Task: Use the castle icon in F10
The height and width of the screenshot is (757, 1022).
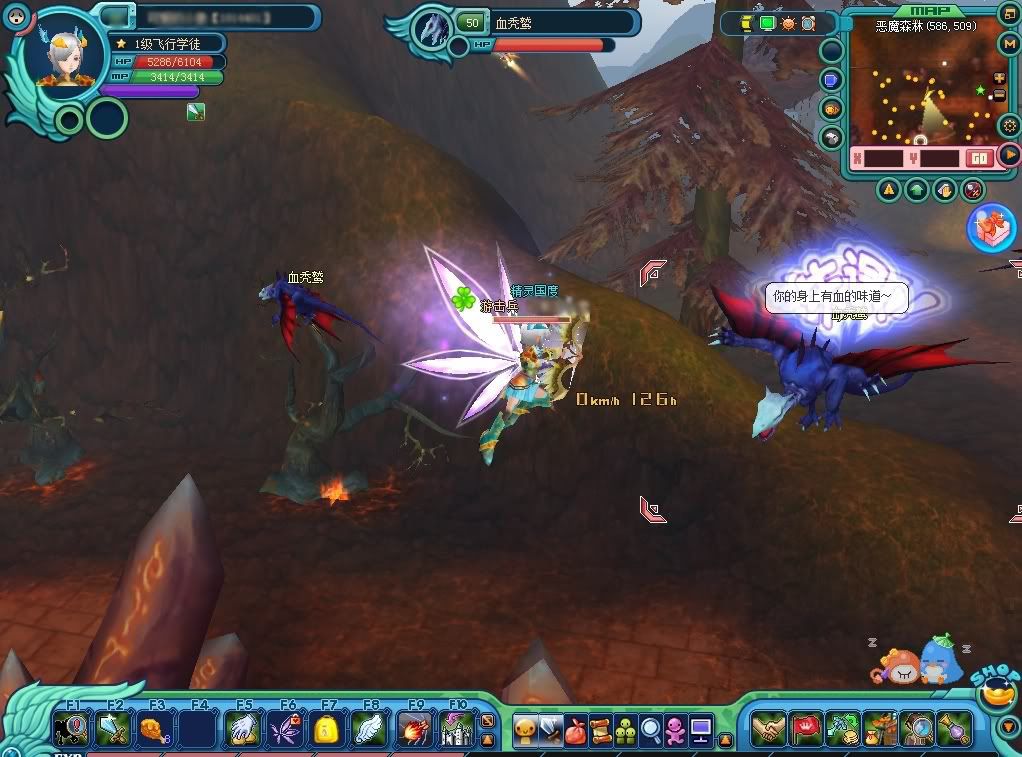Action: point(456,729)
